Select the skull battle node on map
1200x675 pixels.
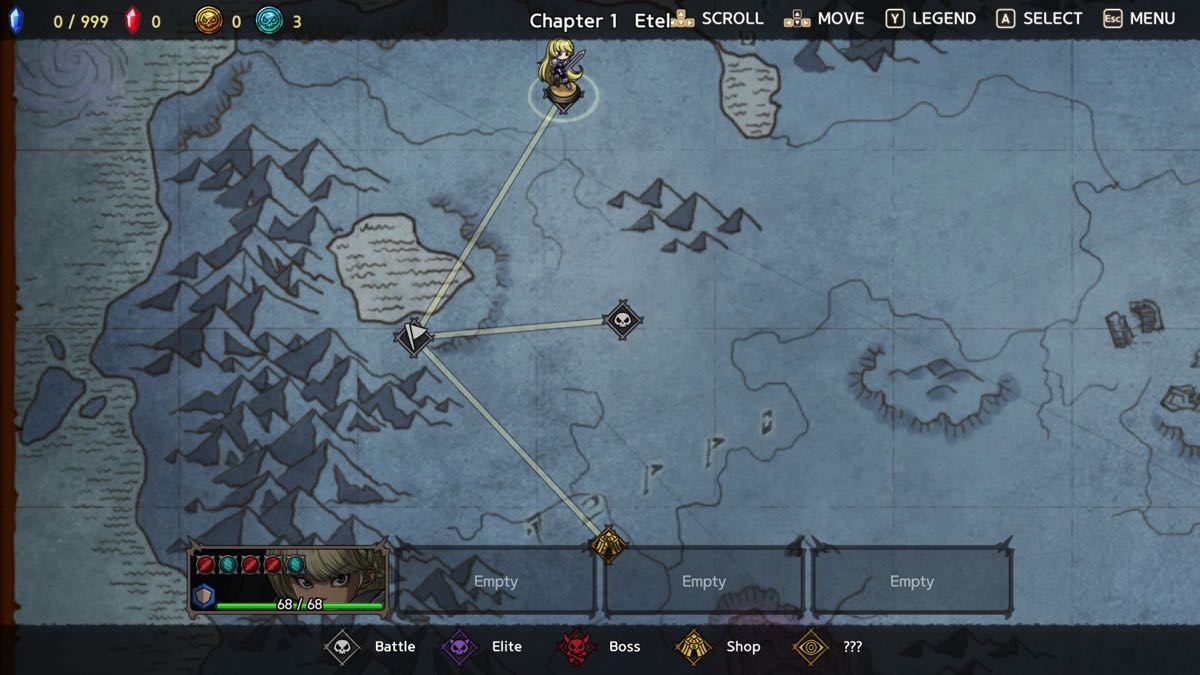(623, 321)
